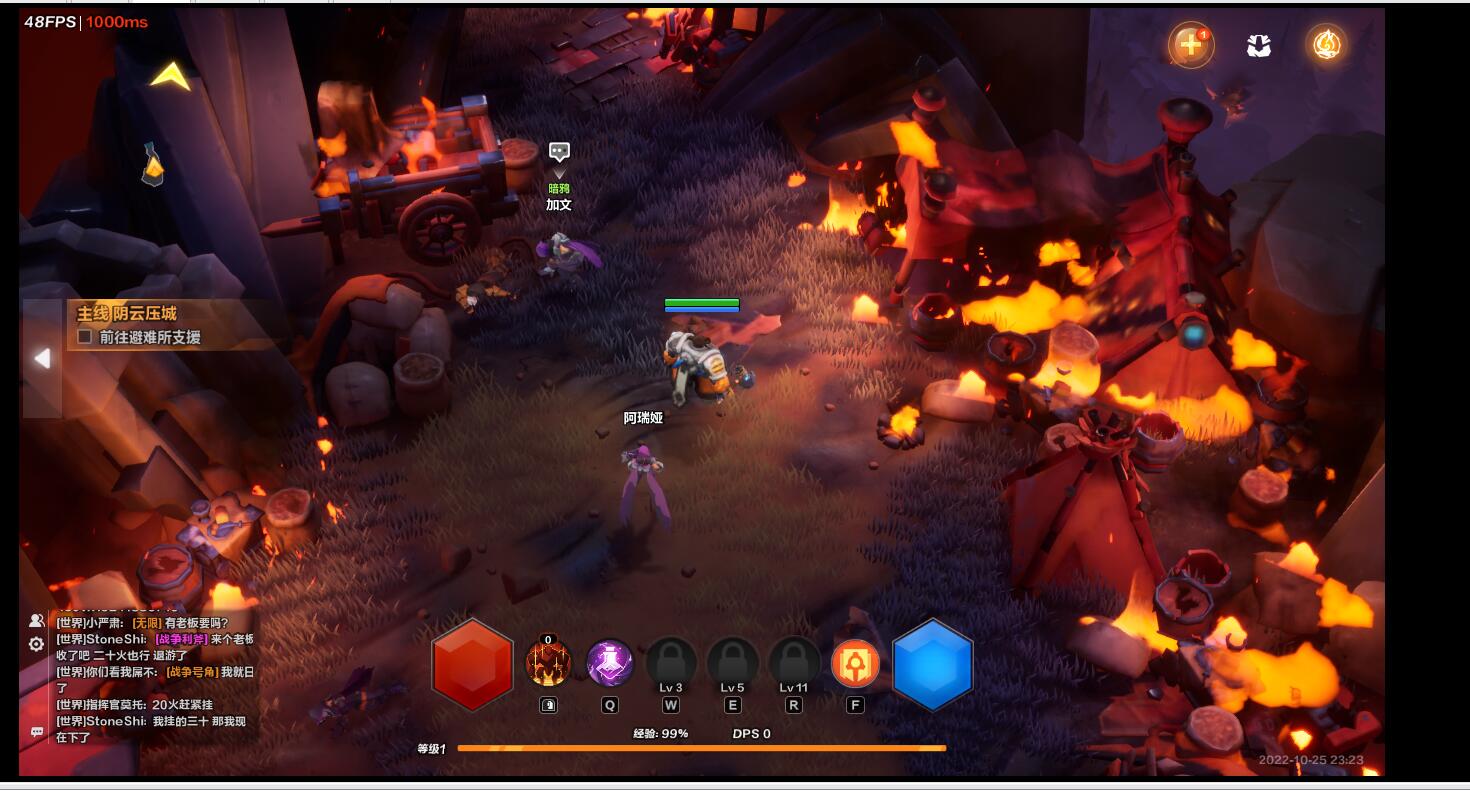Open the orange flame emblem menu
This screenshot has width=1470, height=794.
pyautogui.click(x=1326, y=44)
